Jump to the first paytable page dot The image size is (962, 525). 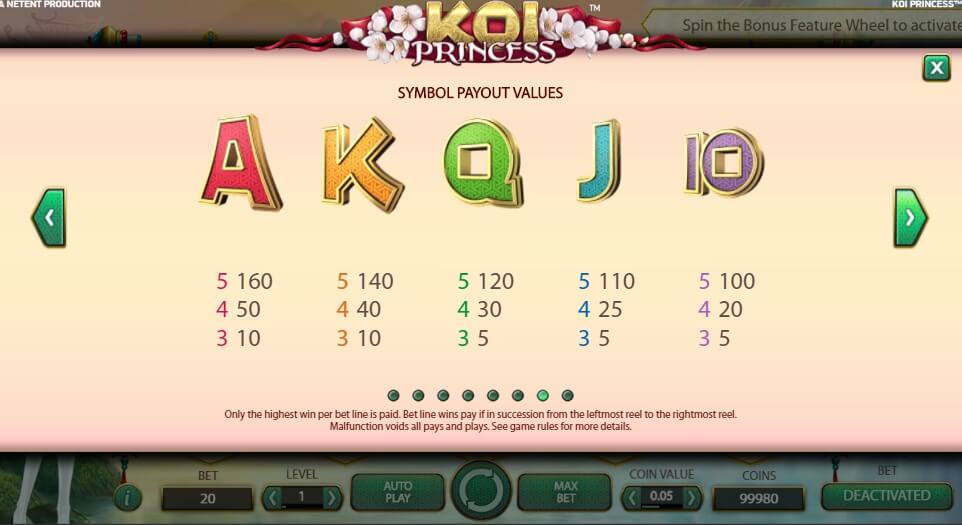click(x=393, y=395)
